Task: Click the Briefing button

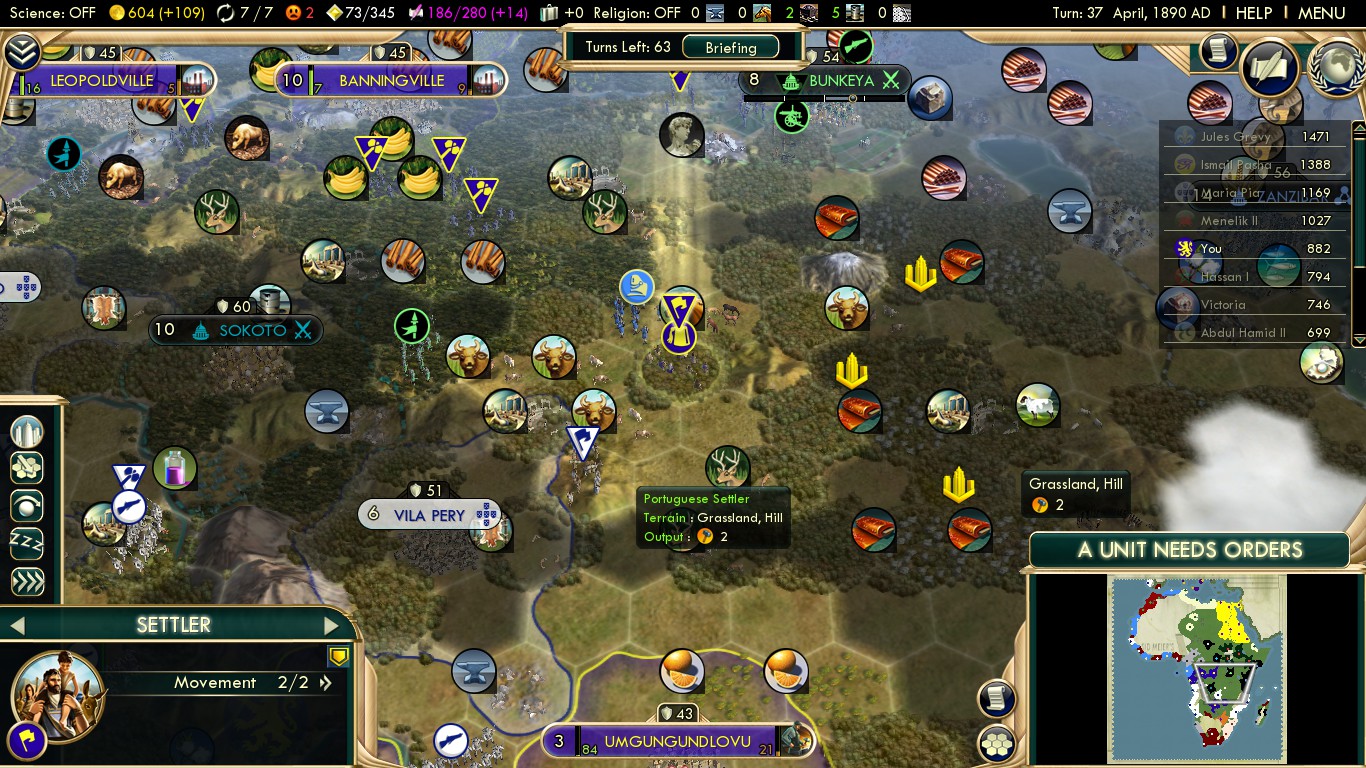Action: click(731, 47)
